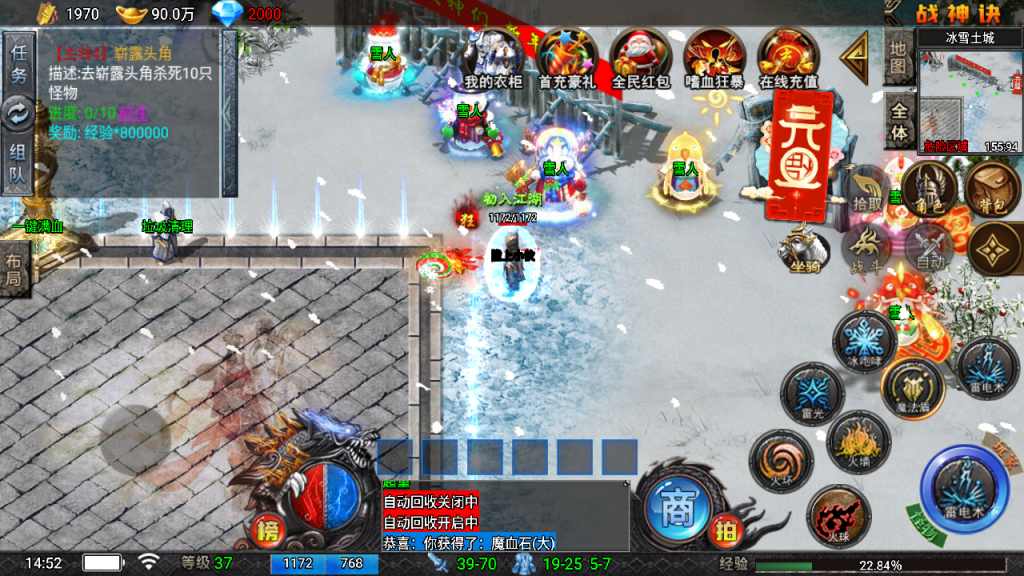Open 我的衣柜 wardrobe icon
The width and height of the screenshot is (1024, 576).
pyautogui.click(x=493, y=58)
